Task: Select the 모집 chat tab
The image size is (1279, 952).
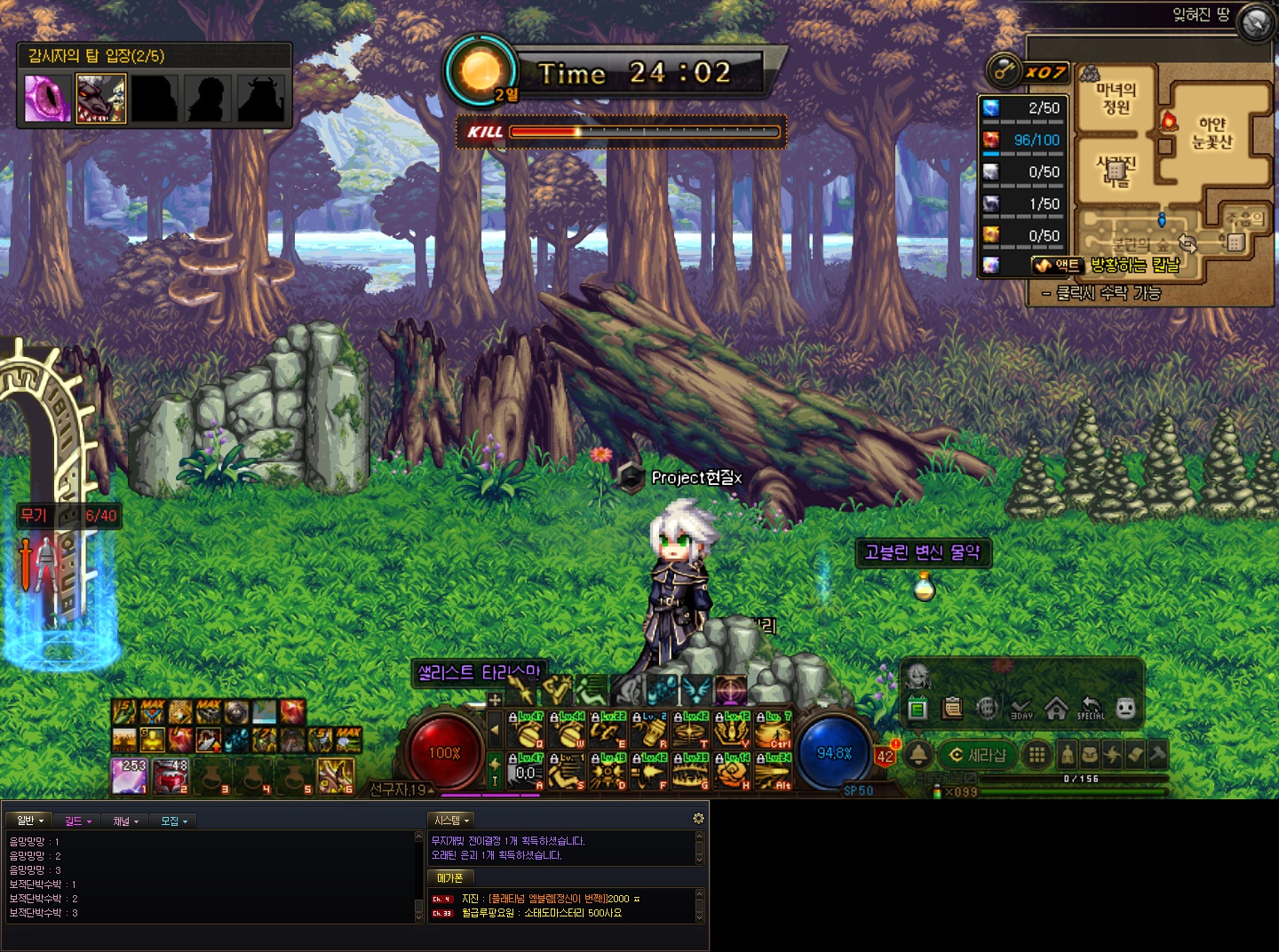Action: (173, 821)
